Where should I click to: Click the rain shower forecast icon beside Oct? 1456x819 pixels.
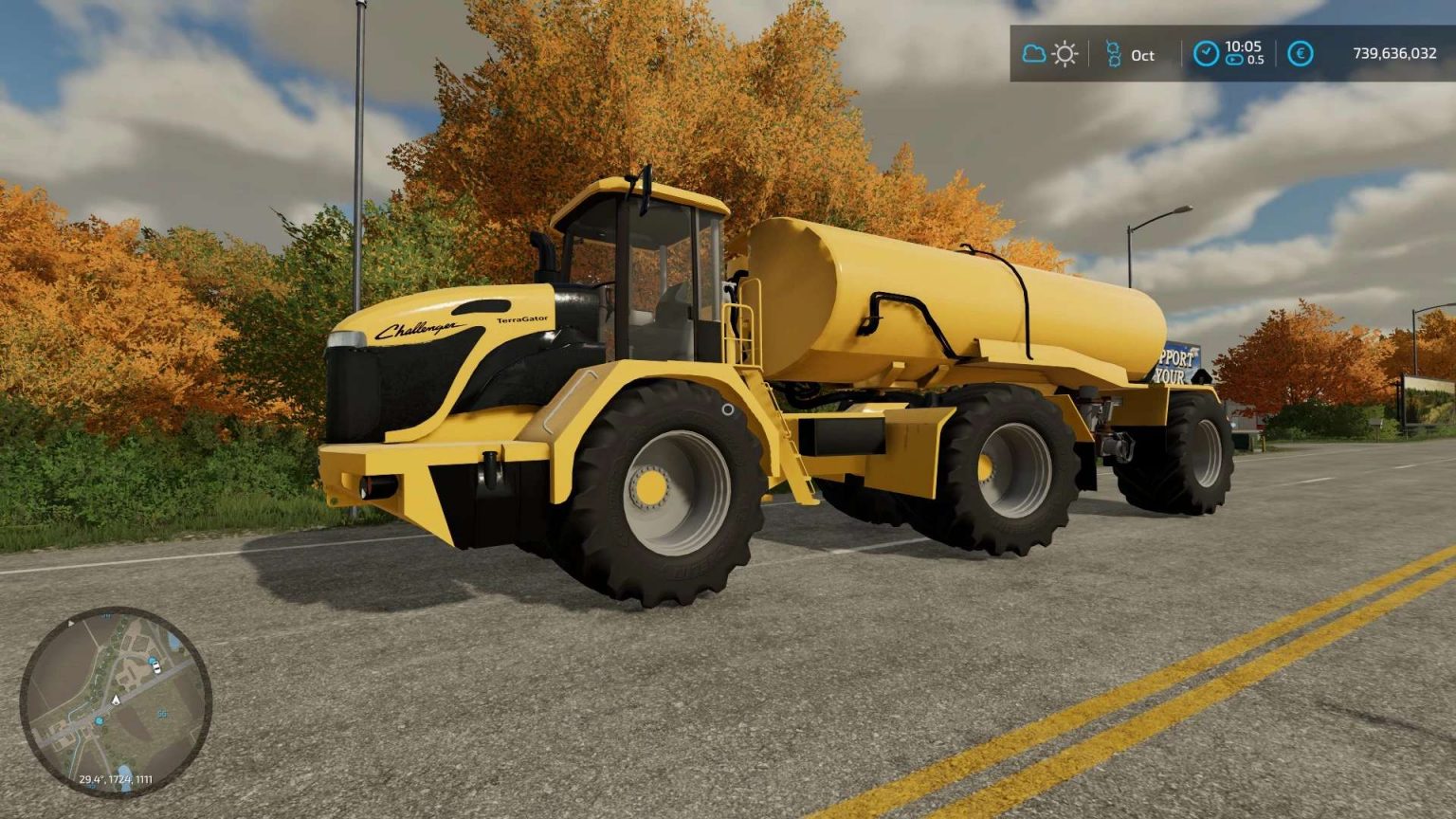[1114, 52]
